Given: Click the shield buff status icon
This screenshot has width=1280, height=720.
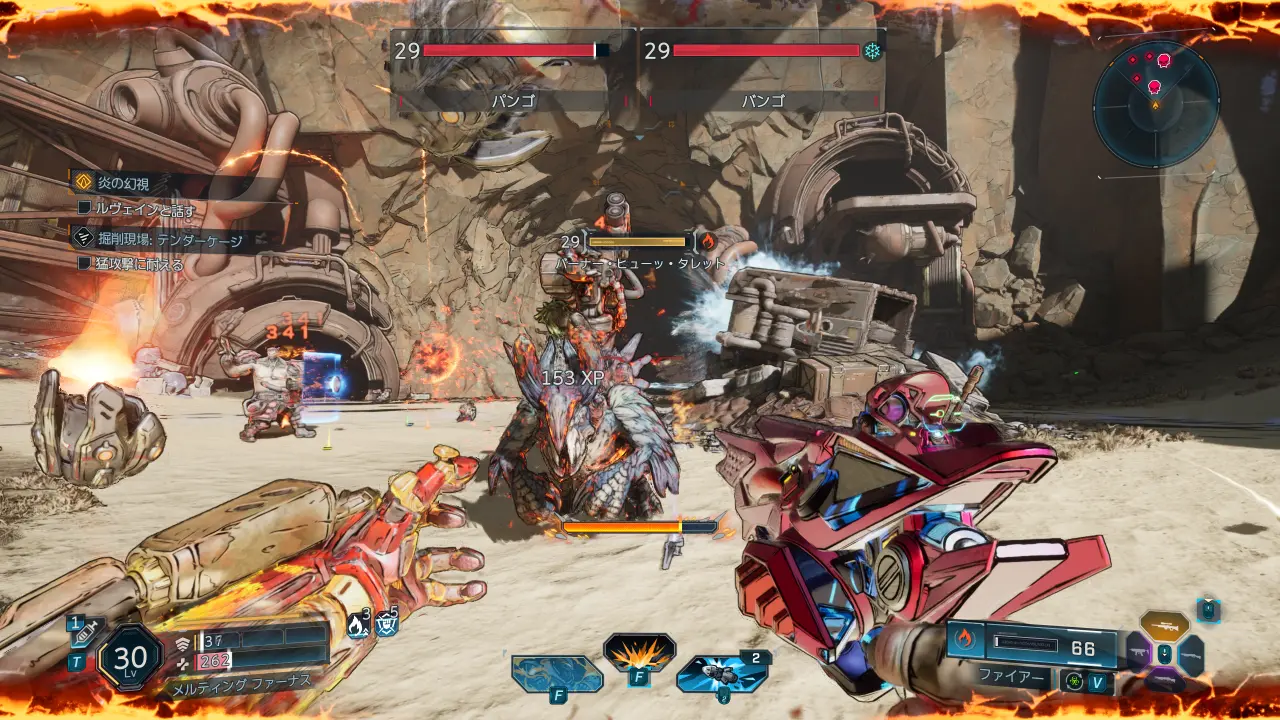Looking at the screenshot, I should pyautogui.click(x=388, y=625).
